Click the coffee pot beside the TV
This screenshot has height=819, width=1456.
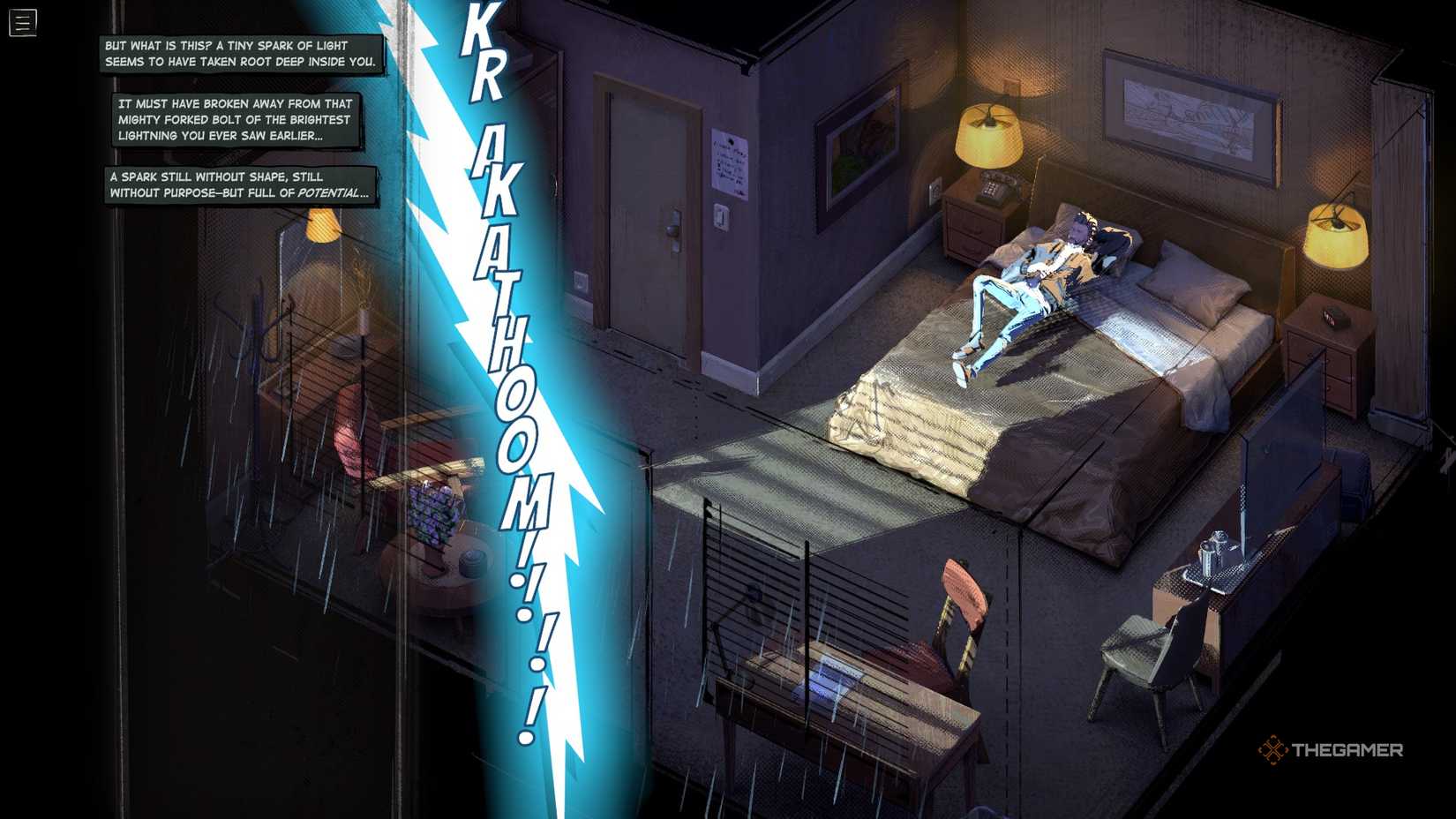pyautogui.click(x=1207, y=554)
